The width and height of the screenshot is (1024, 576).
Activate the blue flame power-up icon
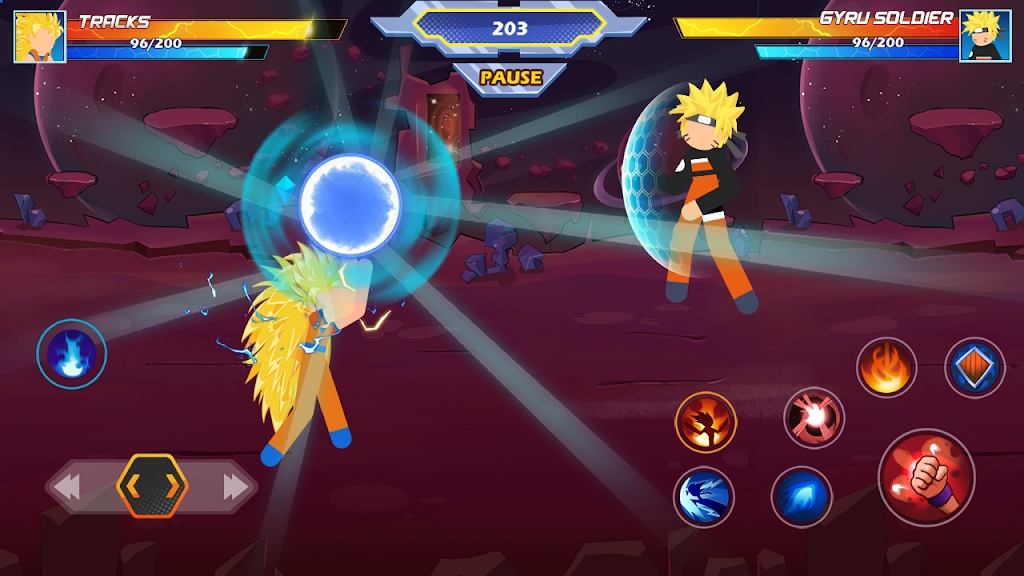click(72, 353)
